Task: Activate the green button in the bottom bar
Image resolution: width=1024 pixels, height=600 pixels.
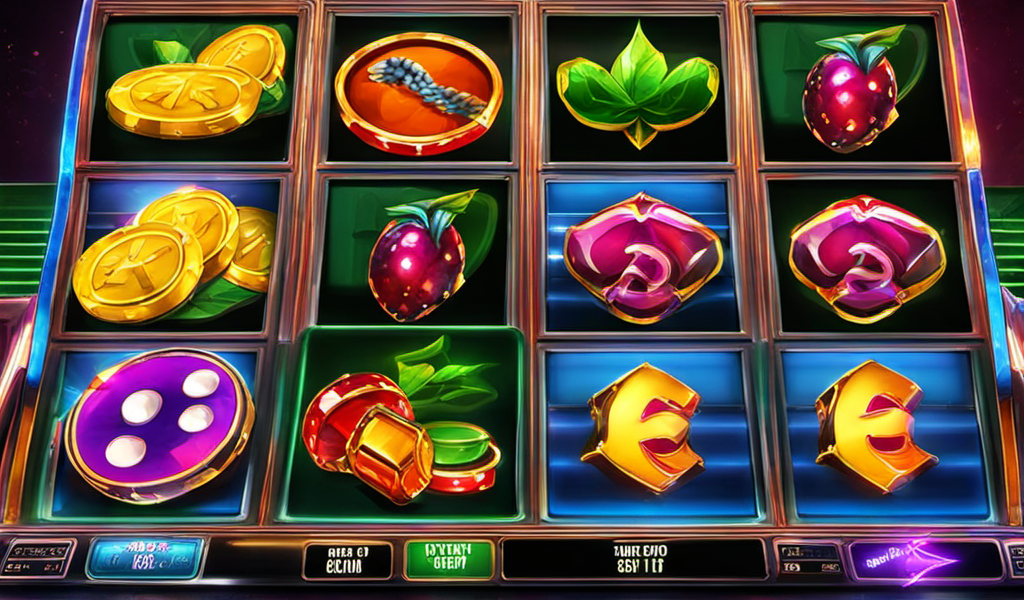Action: (449, 560)
